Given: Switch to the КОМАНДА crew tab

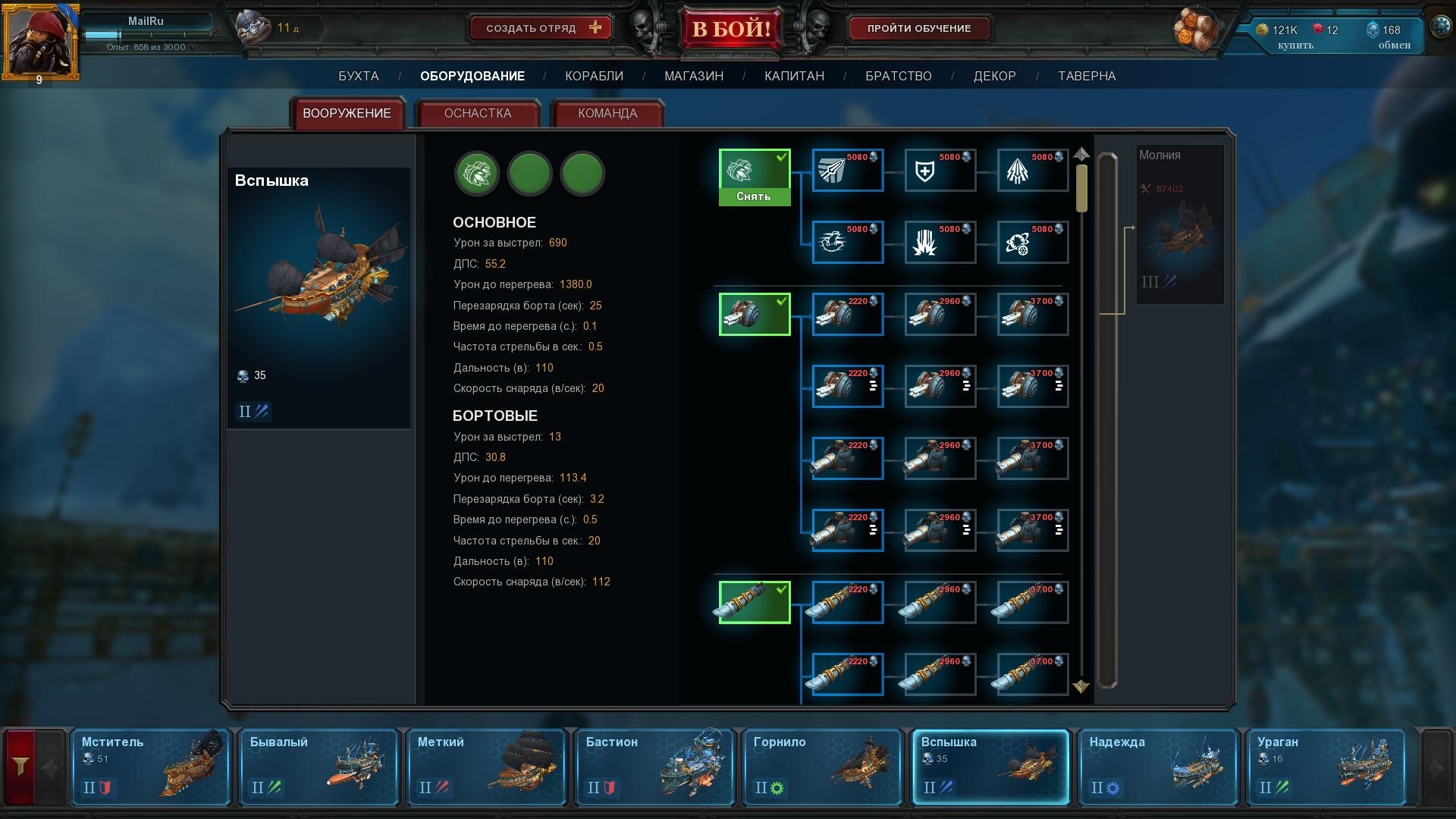Looking at the screenshot, I should coord(607,114).
